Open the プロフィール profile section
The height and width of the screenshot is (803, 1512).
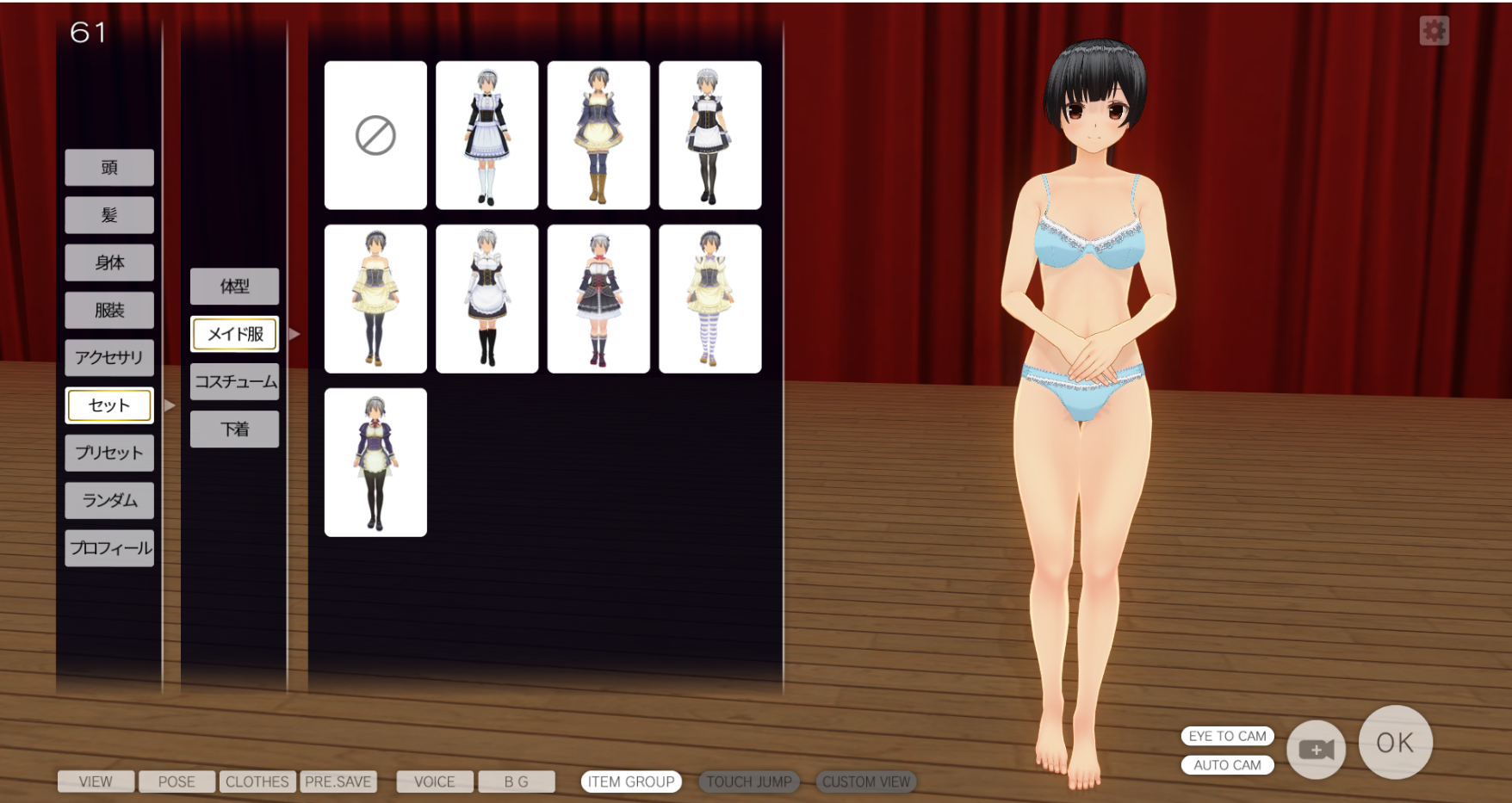(109, 548)
